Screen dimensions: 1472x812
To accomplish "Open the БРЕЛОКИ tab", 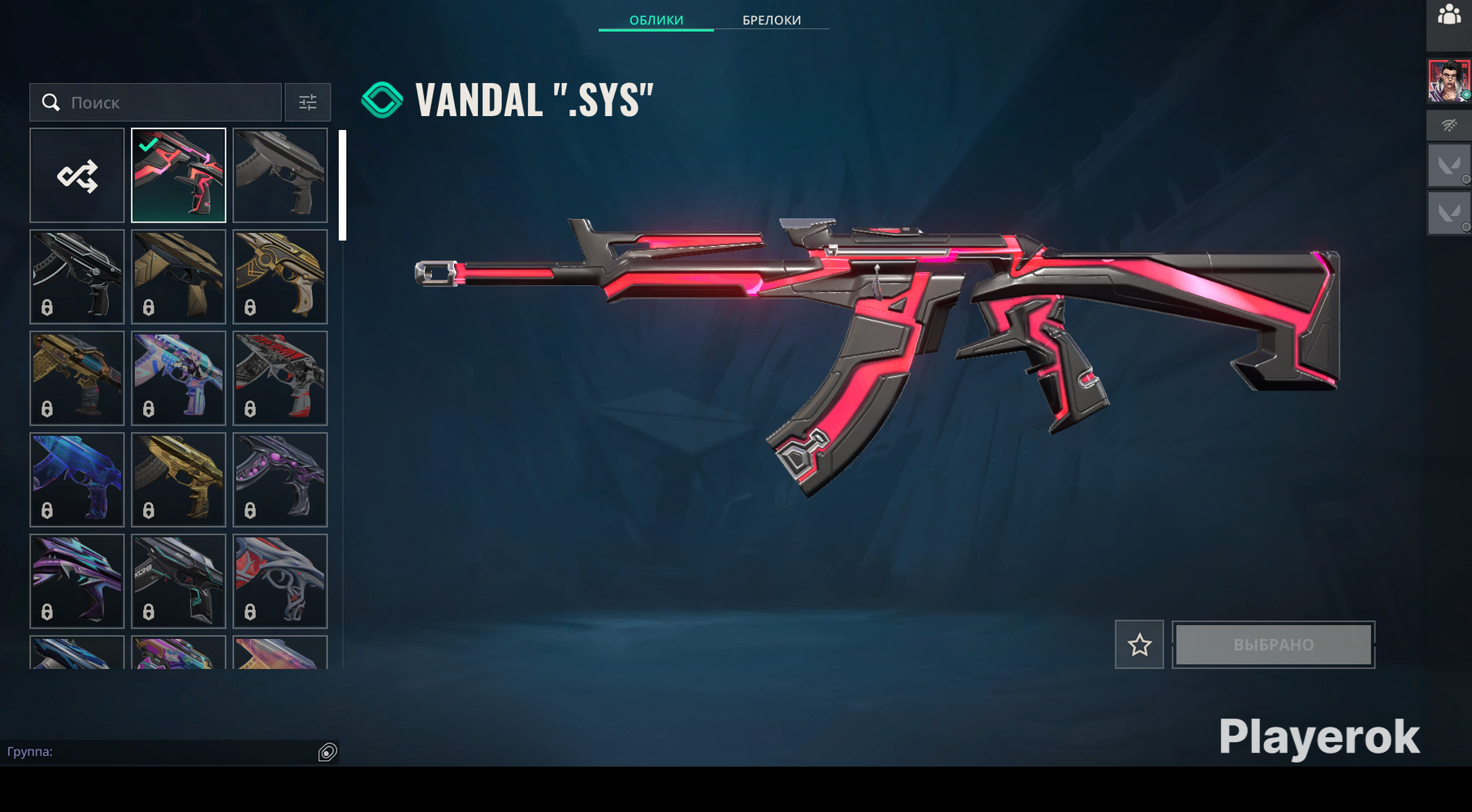I will pyautogui.click(x=772, y=20).
